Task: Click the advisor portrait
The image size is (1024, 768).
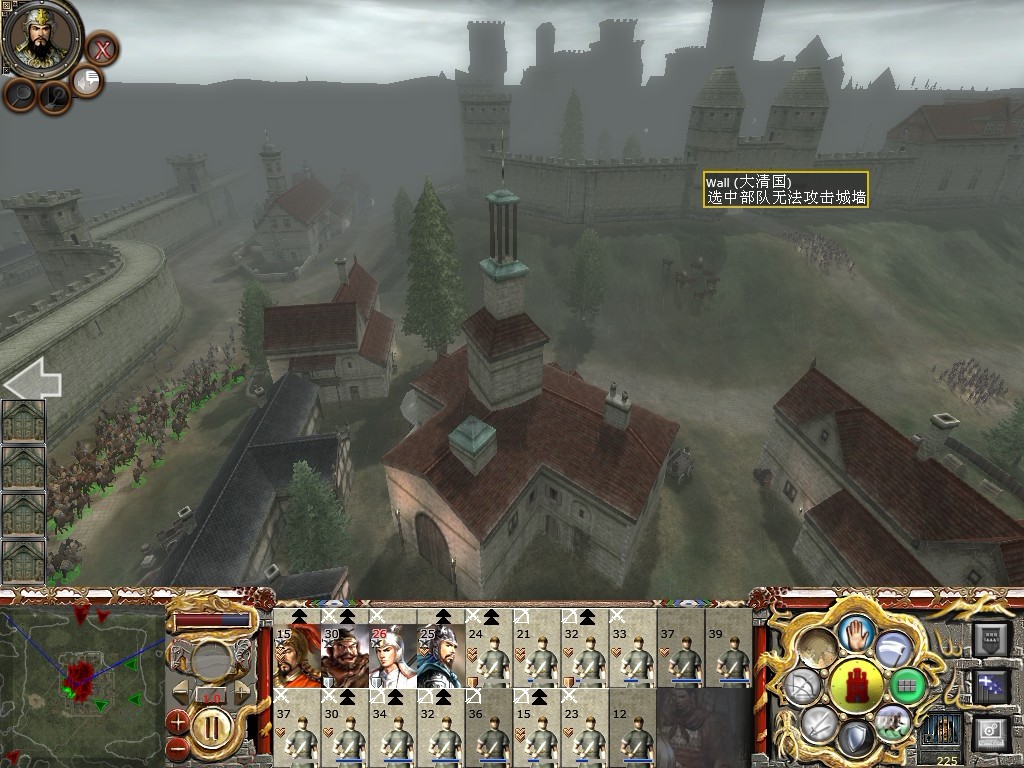Action: click(42, 38)
